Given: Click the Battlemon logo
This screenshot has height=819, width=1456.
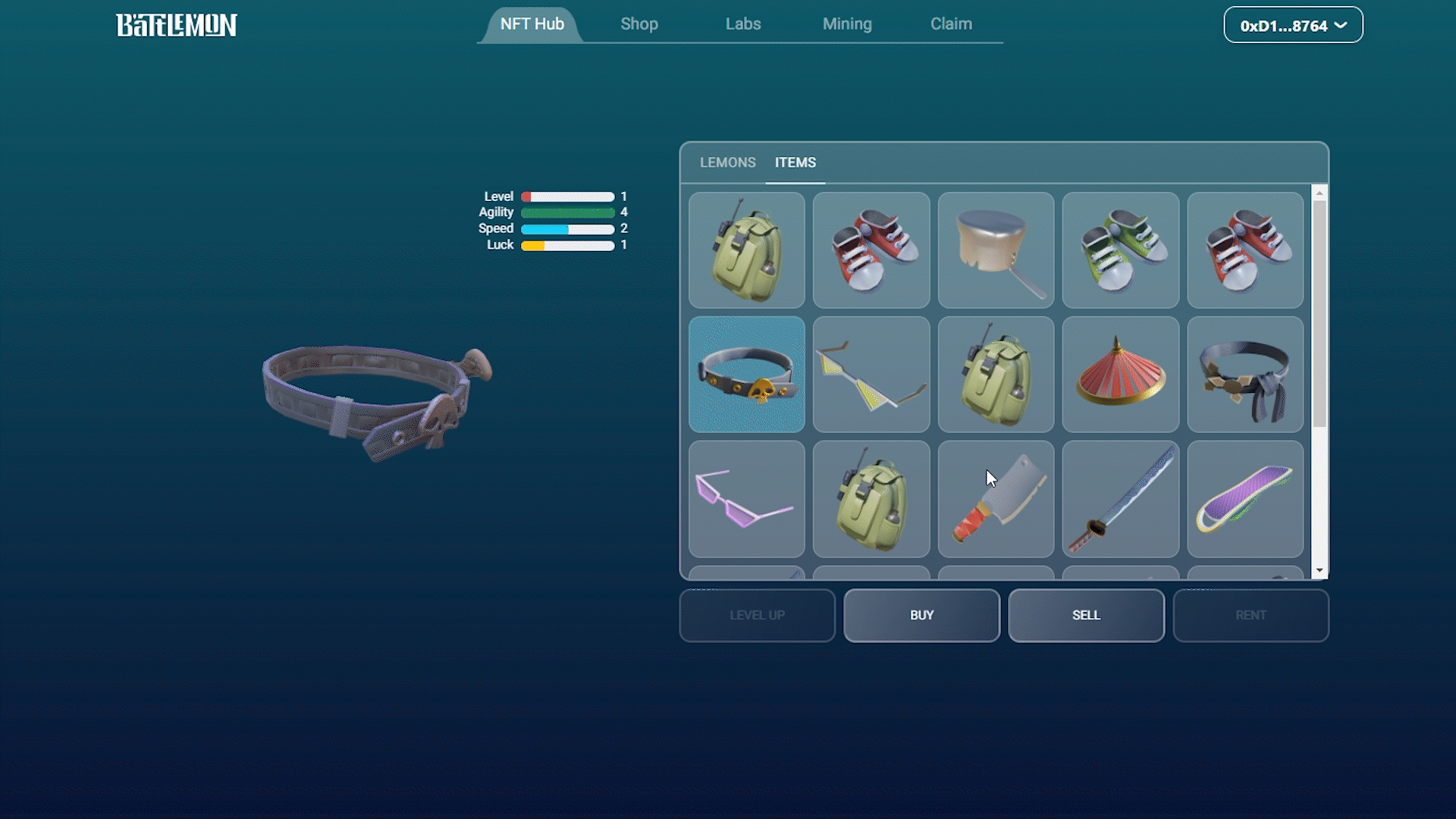Looking at the screenshot, I should pos(176,25).
